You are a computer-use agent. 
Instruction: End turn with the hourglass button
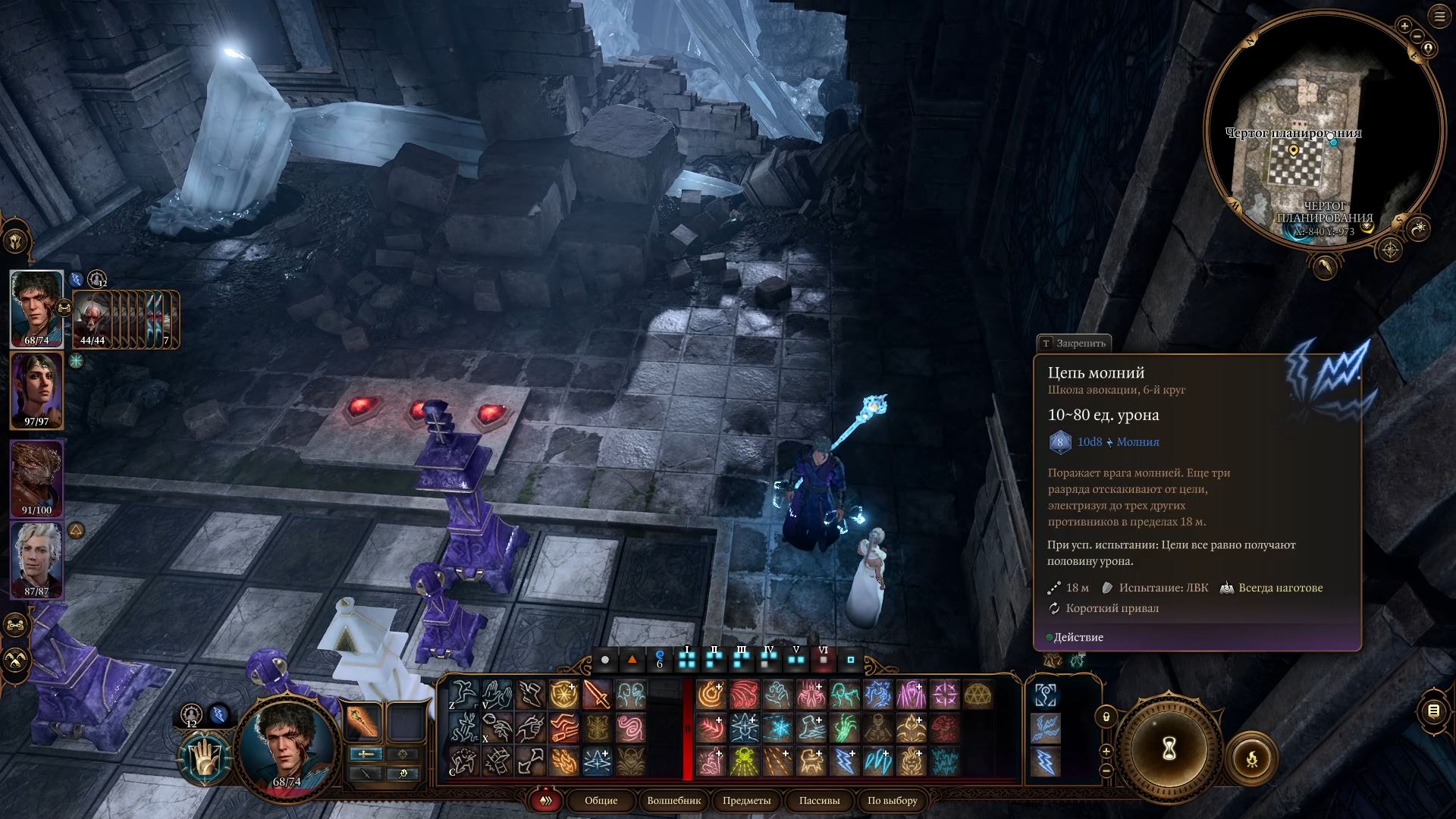(x=1169, y=749)
